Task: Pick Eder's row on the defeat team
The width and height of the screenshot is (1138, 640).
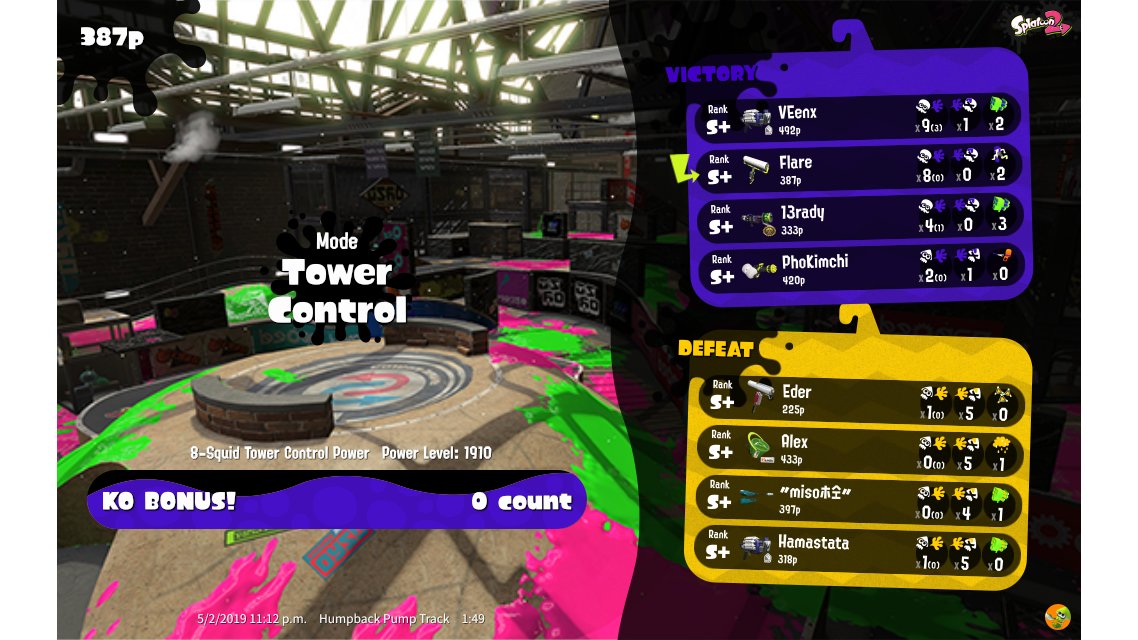Action: [x=858, y=400]
